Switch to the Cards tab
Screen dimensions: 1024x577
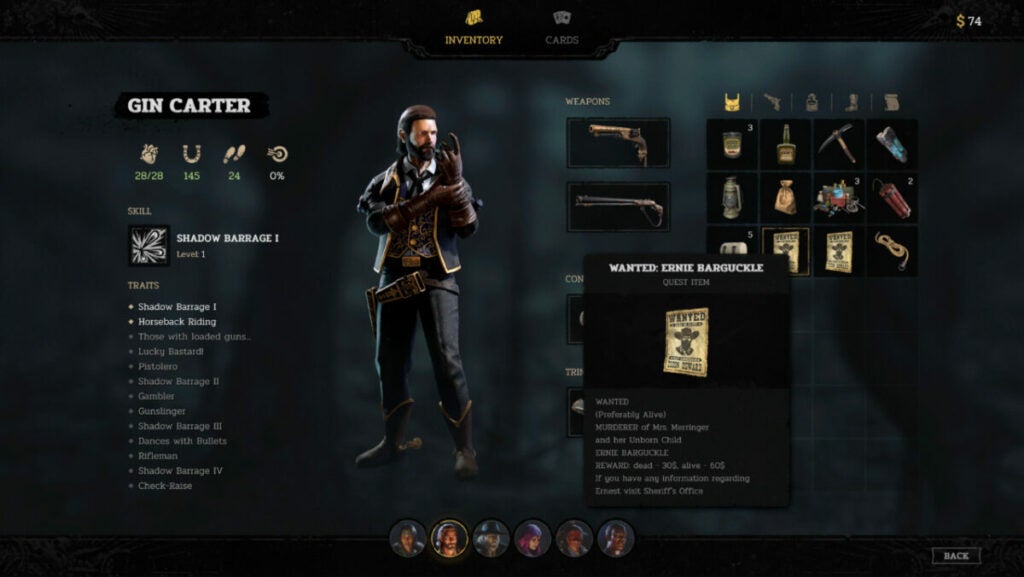pyautogui.click(x=562, y=29)
